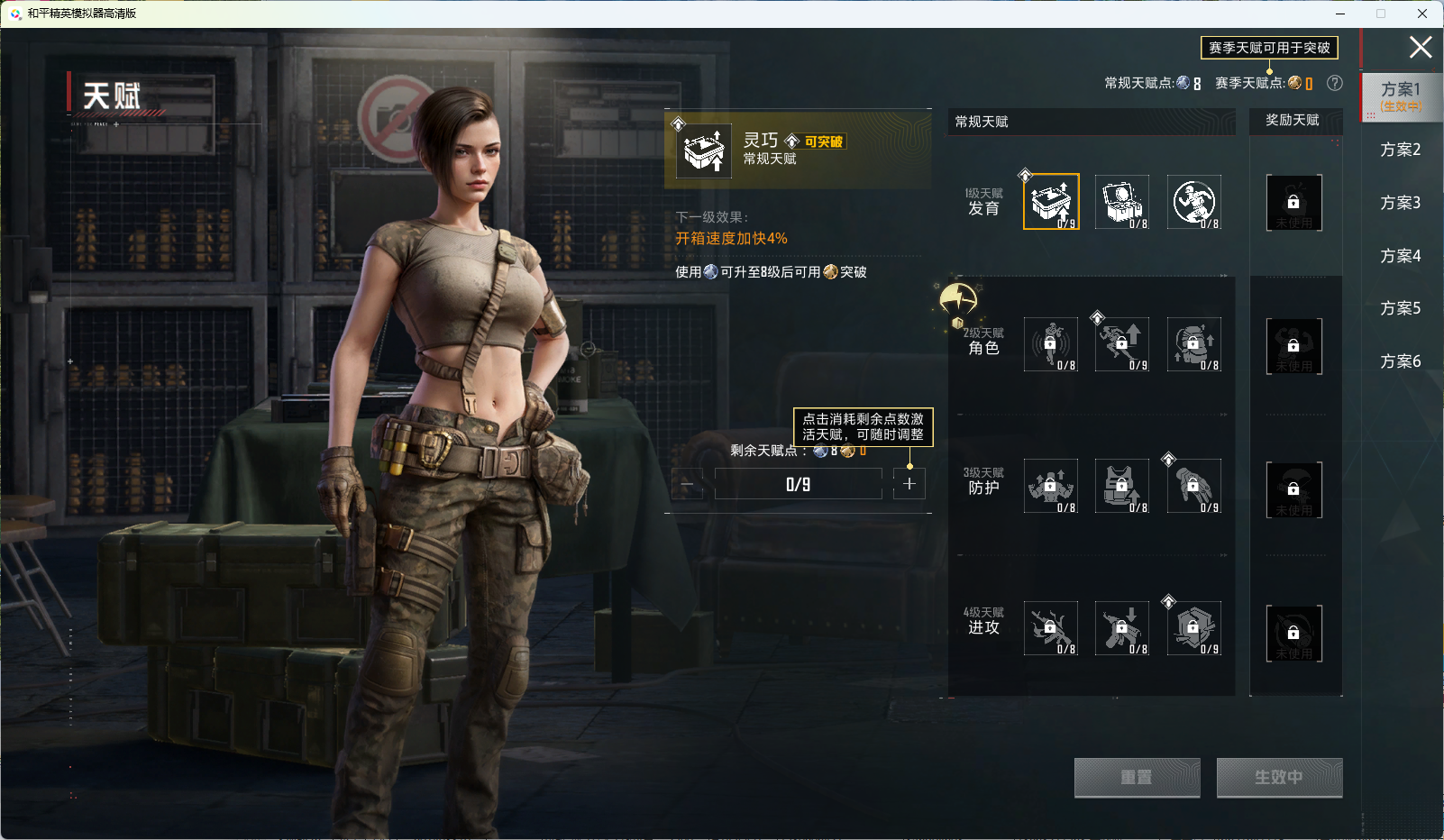This screenshot has width=1444, height=840.
Task: Close the talent screen with the X
Action: pyautogui.click(x=1420, y=47)
